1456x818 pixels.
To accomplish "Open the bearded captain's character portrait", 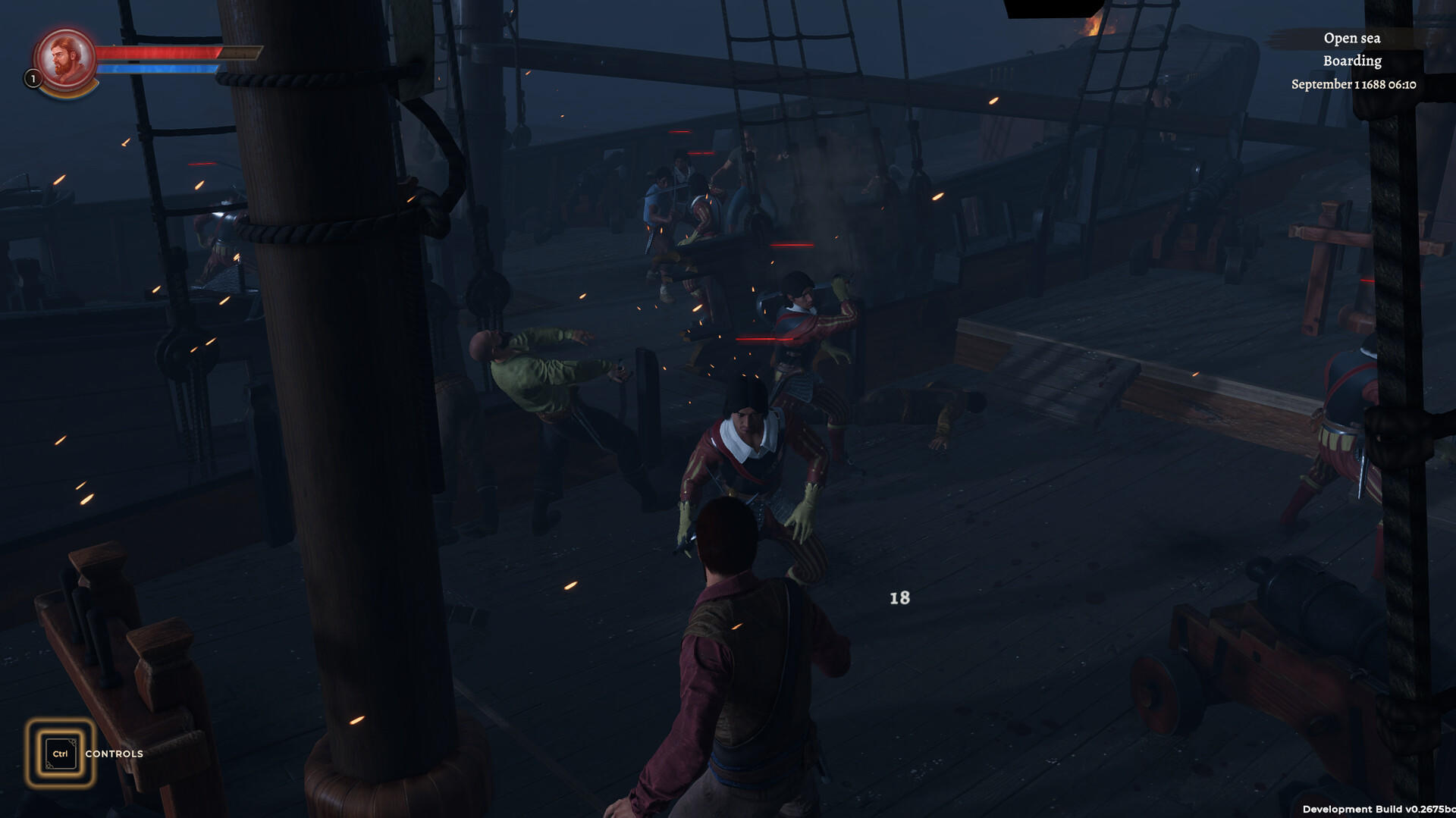I will click(x=66, y=59).
